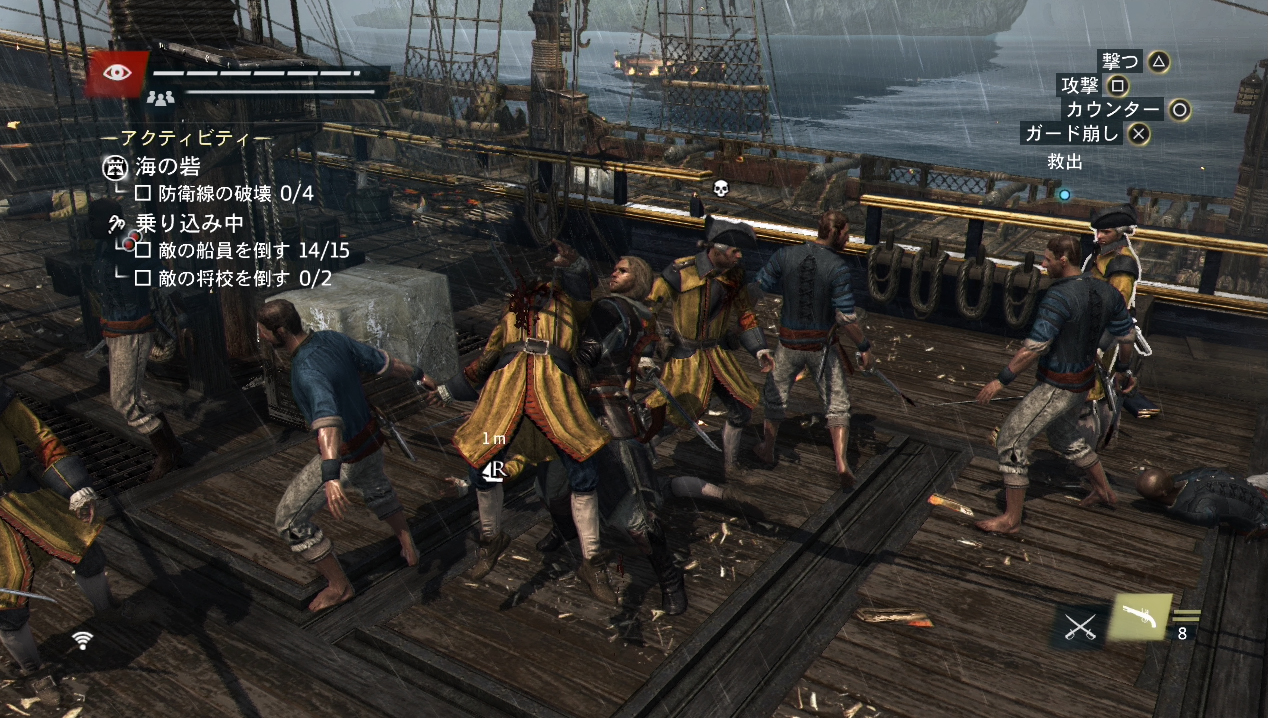Click the crew members icon
1268x718 pixels.
[x=160, y=97]
